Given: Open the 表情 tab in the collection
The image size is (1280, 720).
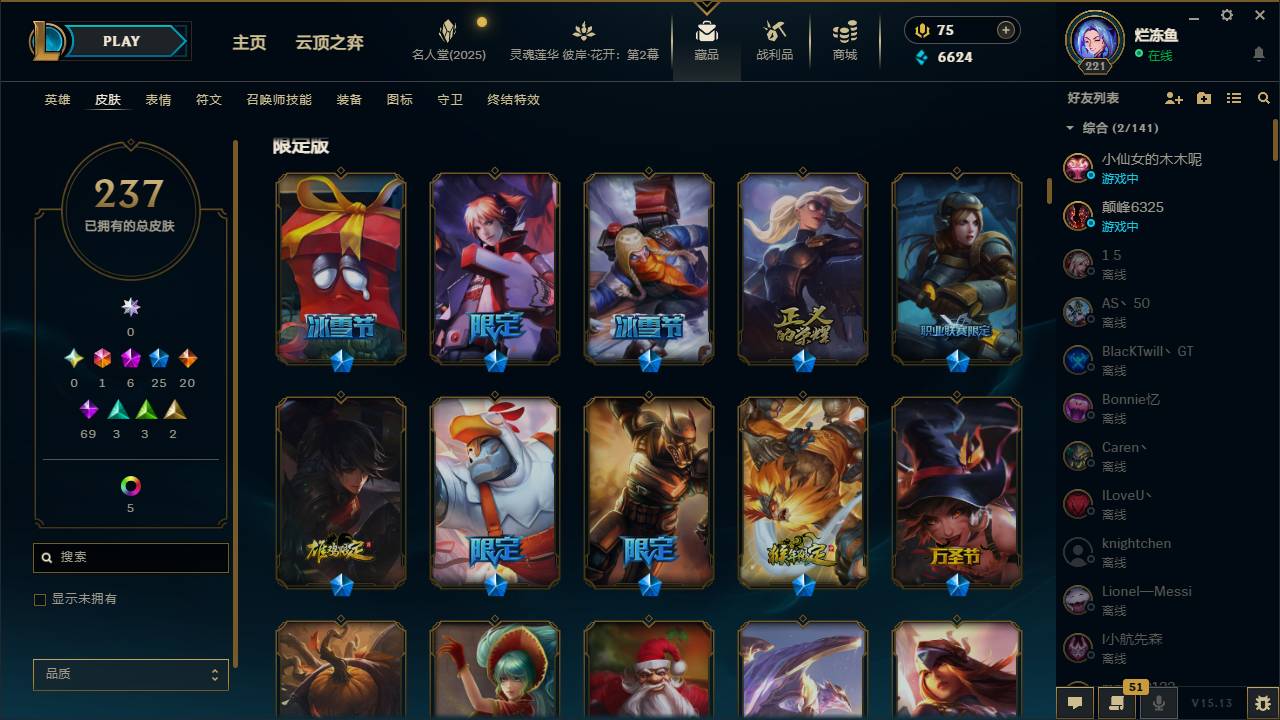Looking at the screenshot, I should click(157, 99).
